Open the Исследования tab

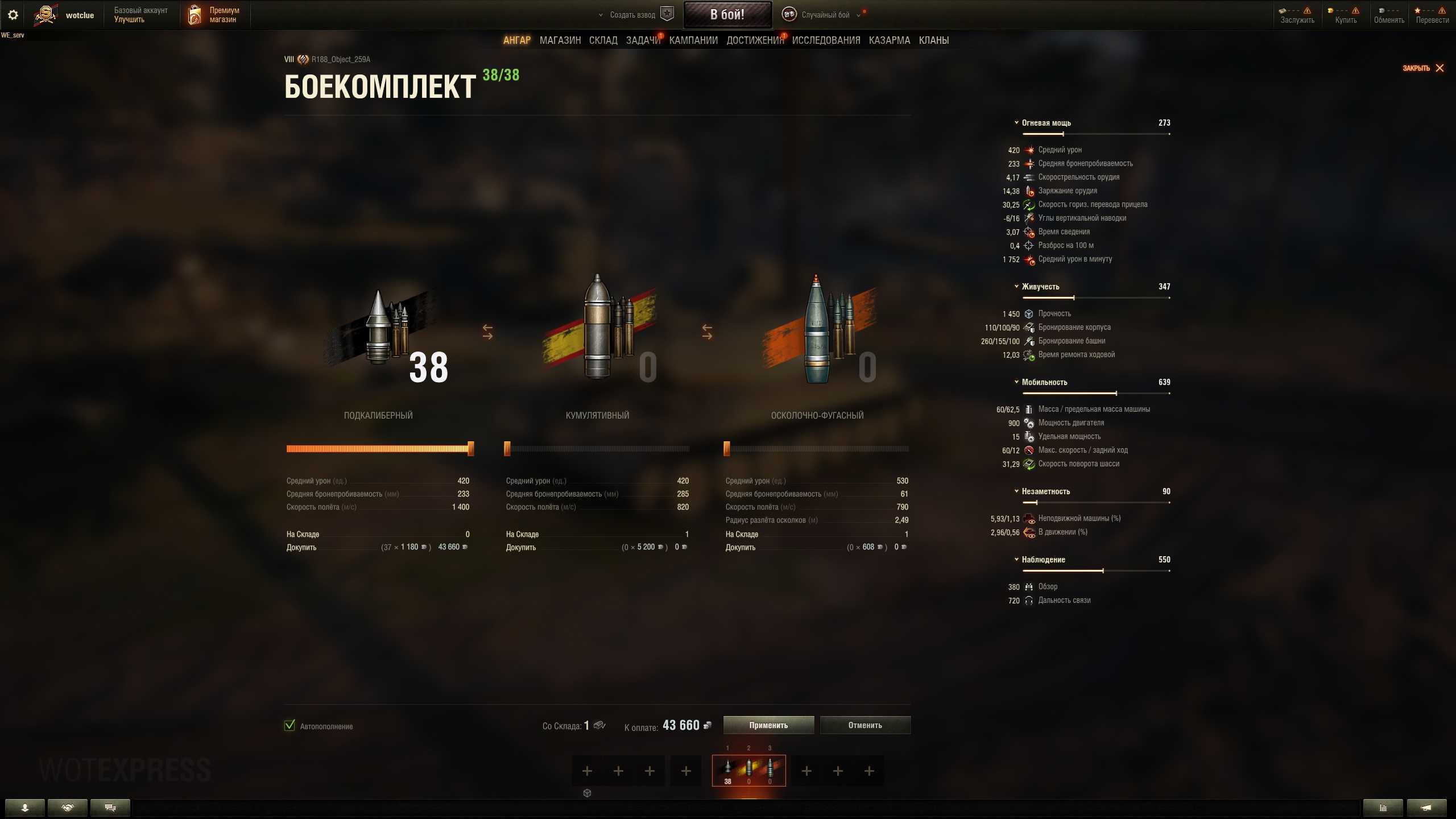[826, 40]
